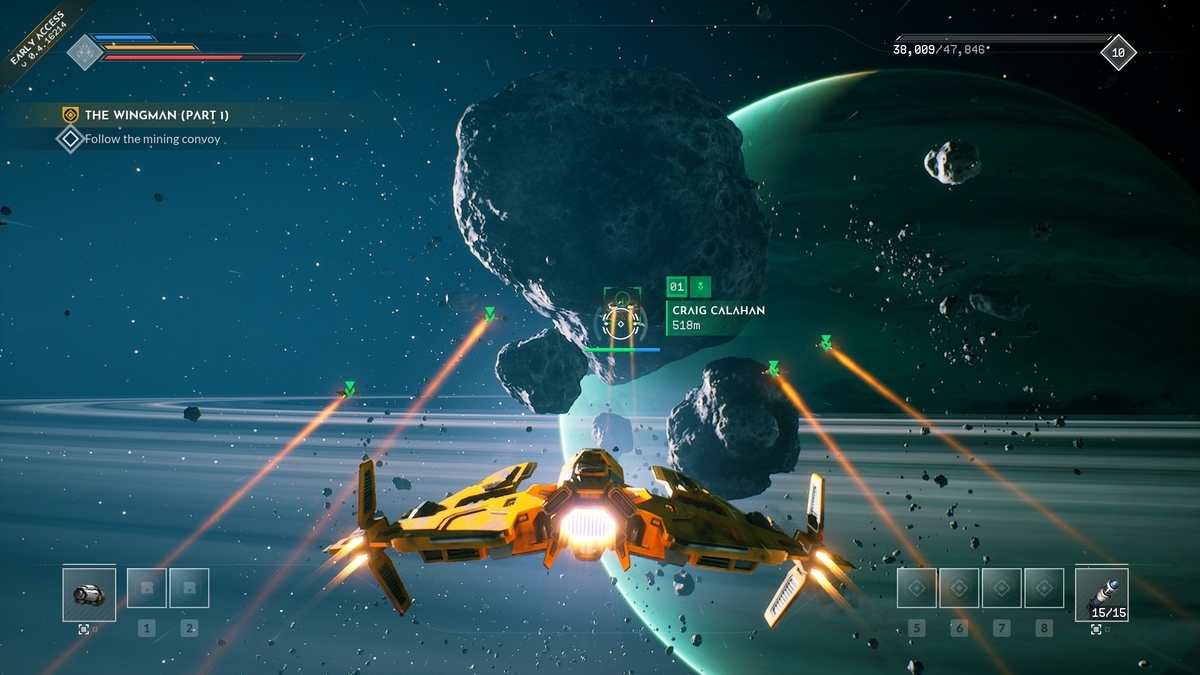Select the primary weapon slot

click(89, 595)
